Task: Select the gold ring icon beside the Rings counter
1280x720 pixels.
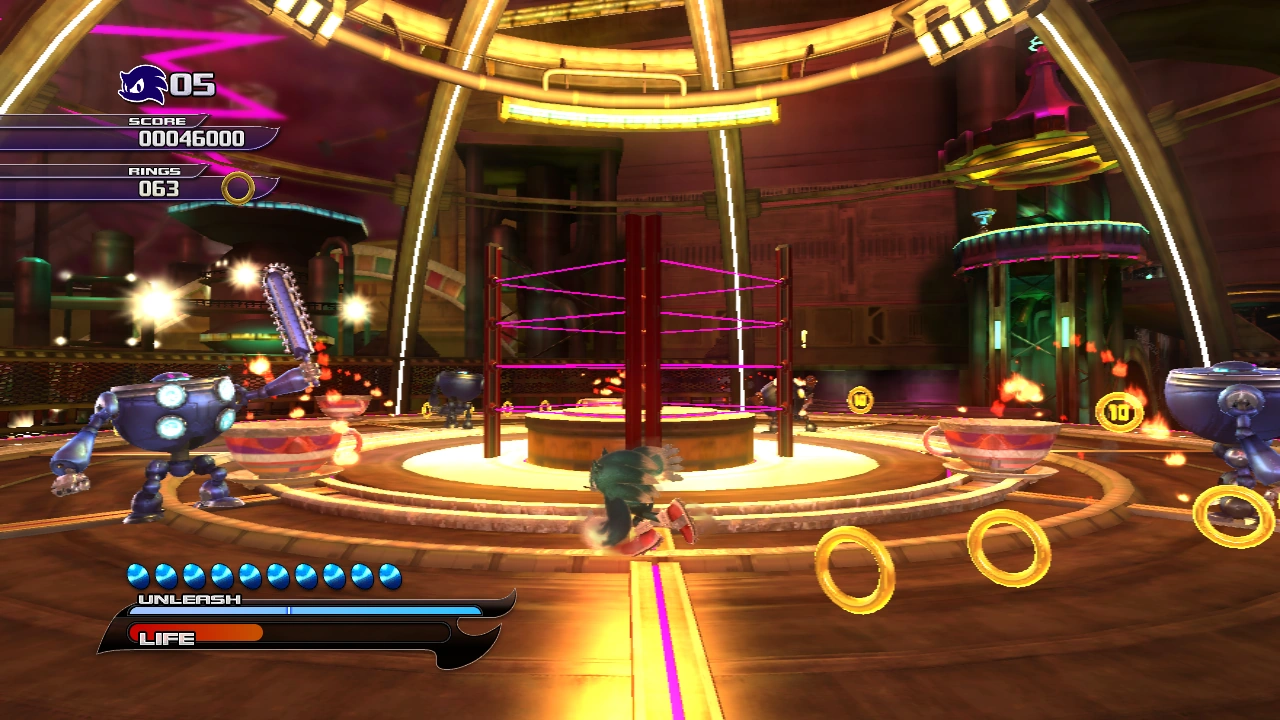Action: pyautogui.click(x=238, y=188)
